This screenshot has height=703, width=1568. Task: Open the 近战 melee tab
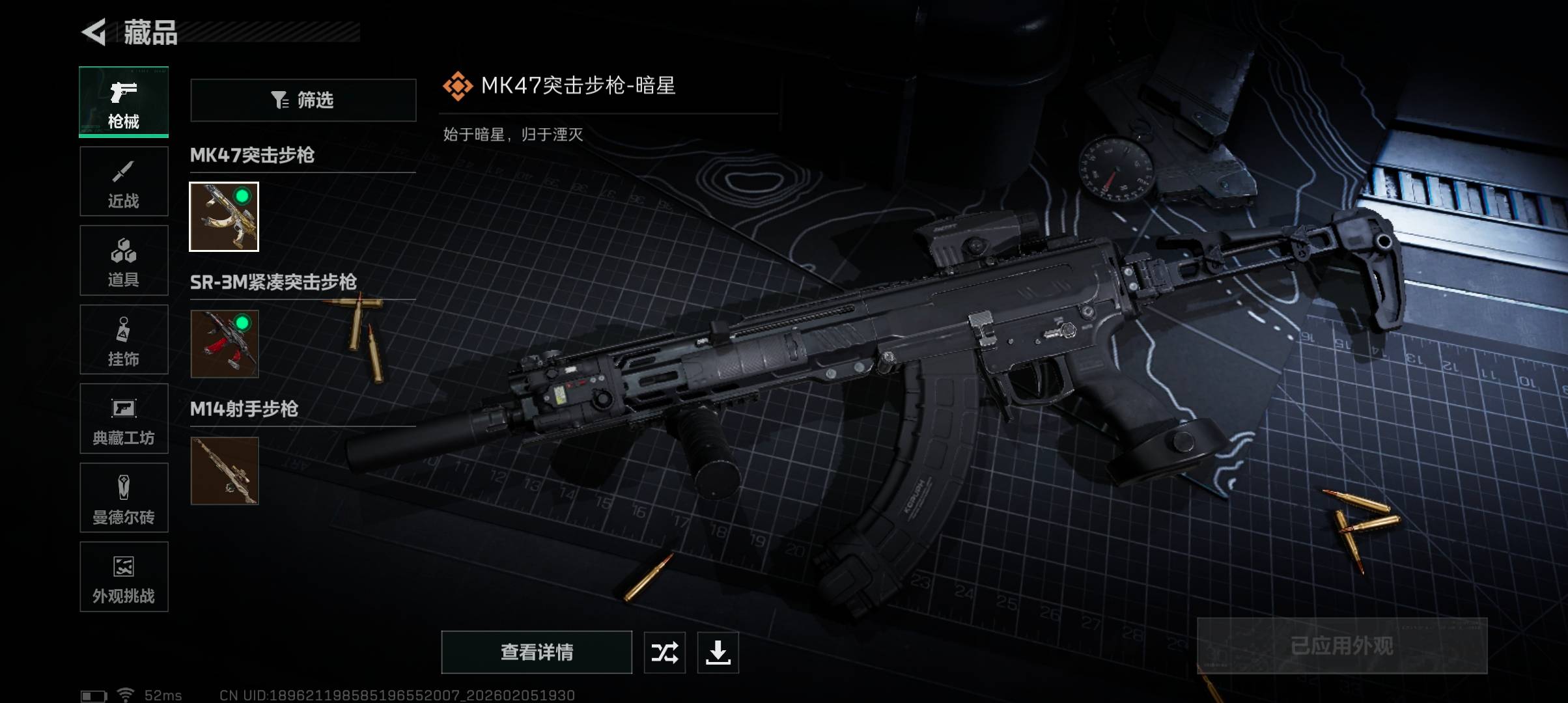(x=124, y=182)
